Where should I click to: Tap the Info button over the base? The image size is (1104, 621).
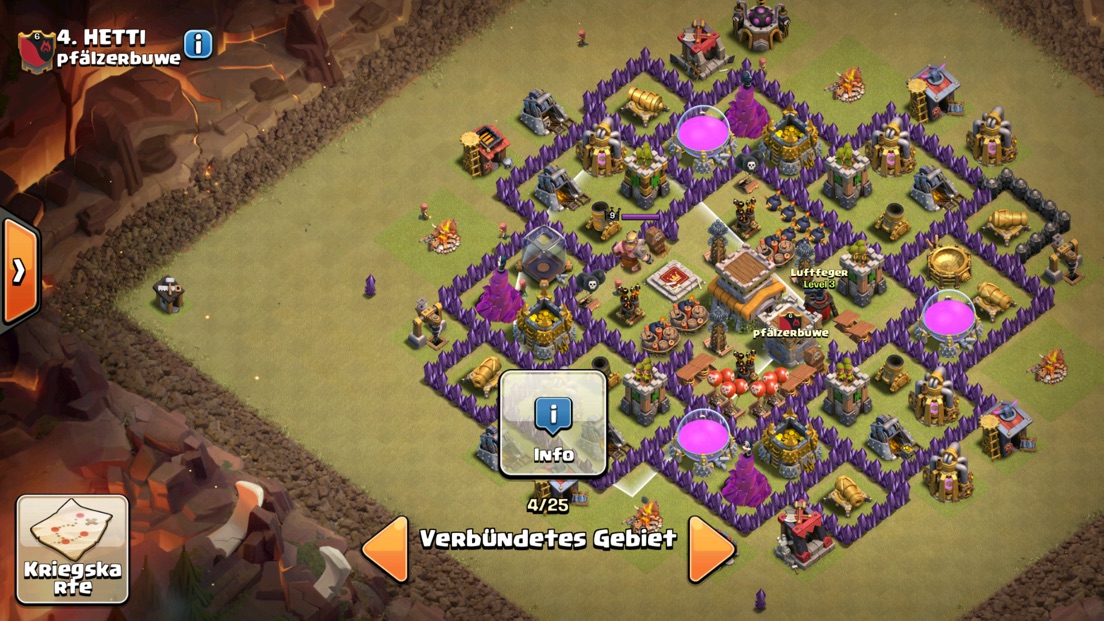tap(553, 424)
